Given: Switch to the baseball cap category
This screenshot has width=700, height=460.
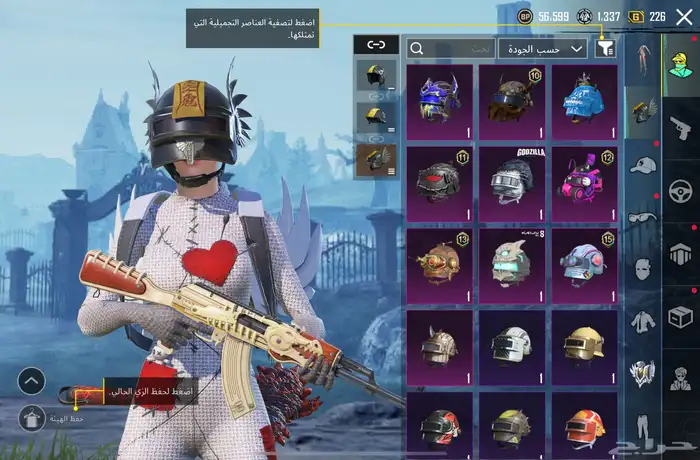Looking at the screenshot, I should point(642,164).
